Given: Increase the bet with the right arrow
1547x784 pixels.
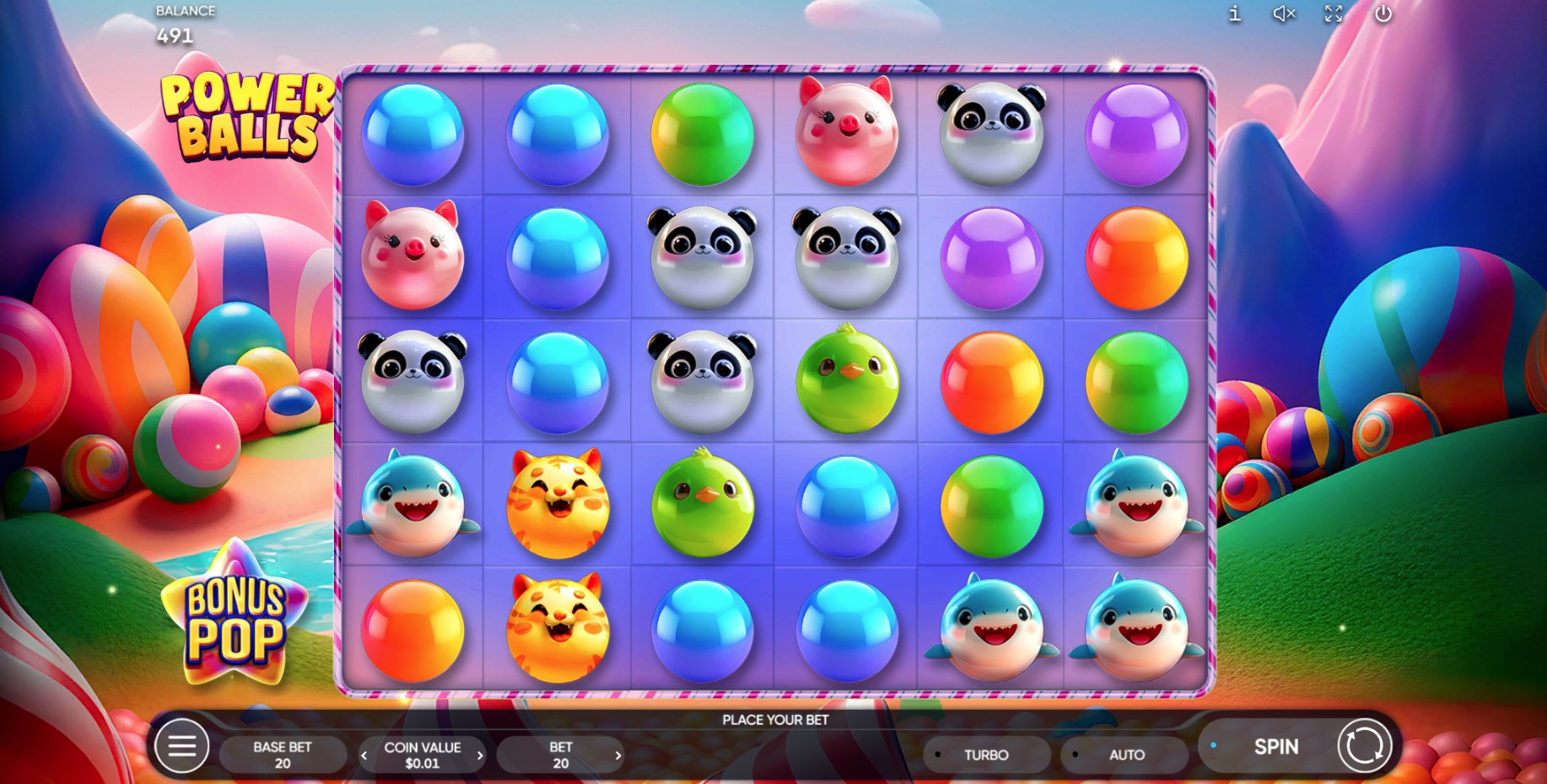Looking at the screenshot, I should tap(618, 754).
